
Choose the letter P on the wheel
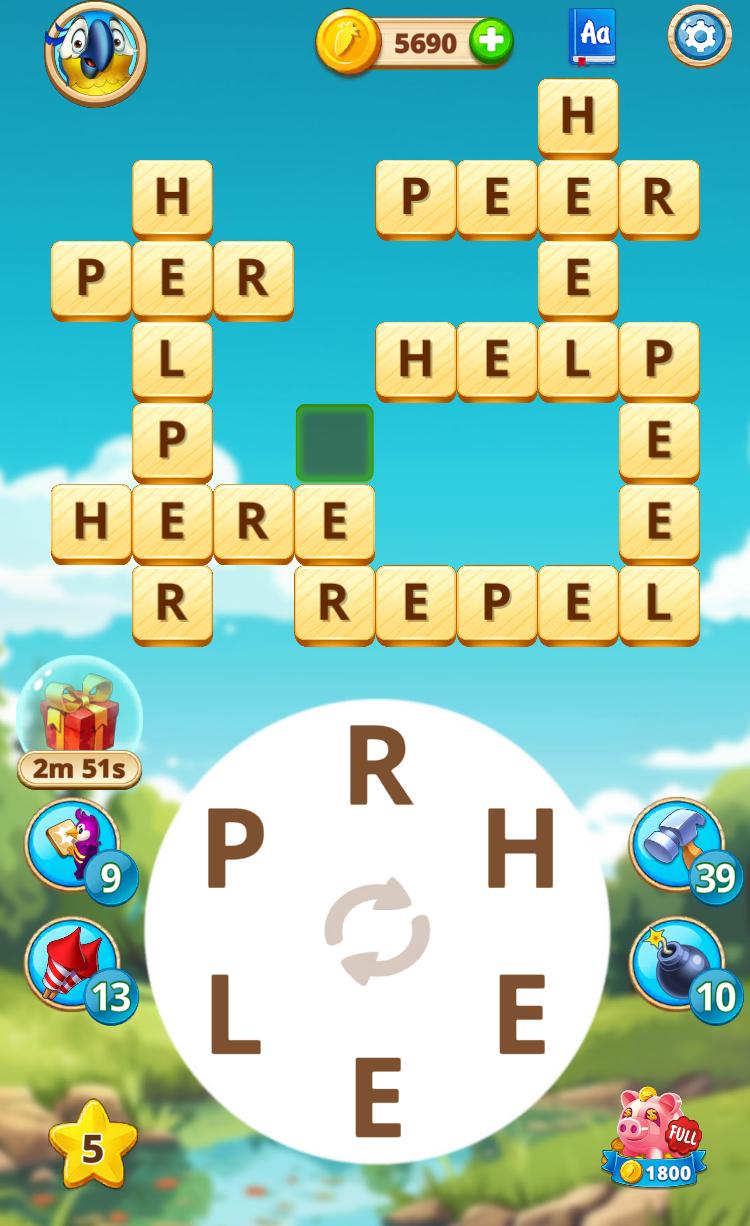coord(234,849)
